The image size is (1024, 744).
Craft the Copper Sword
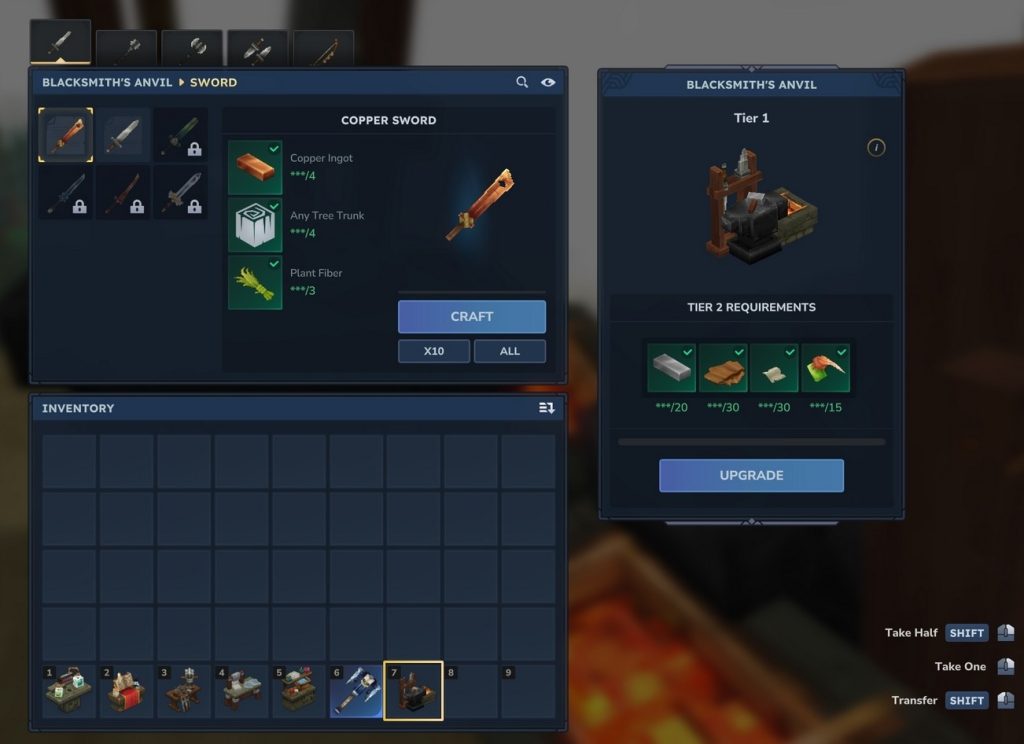click(471, 317)
